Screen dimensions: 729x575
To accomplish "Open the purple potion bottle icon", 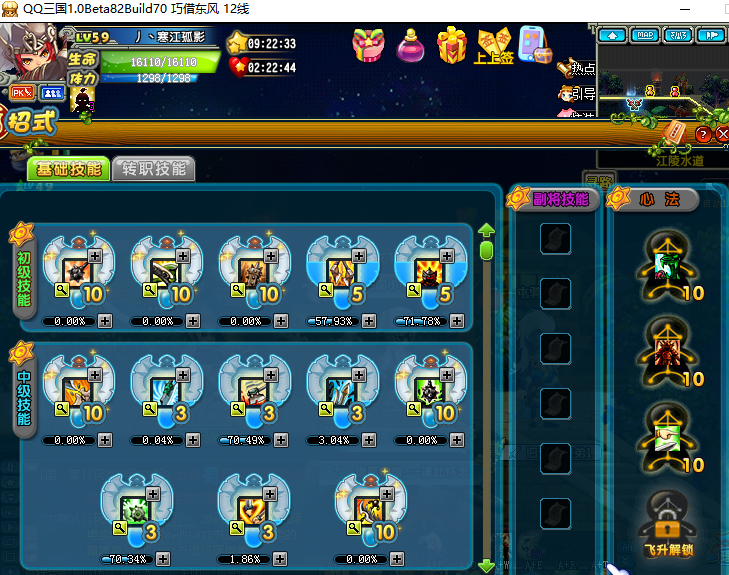I will [x=410, y=46].
